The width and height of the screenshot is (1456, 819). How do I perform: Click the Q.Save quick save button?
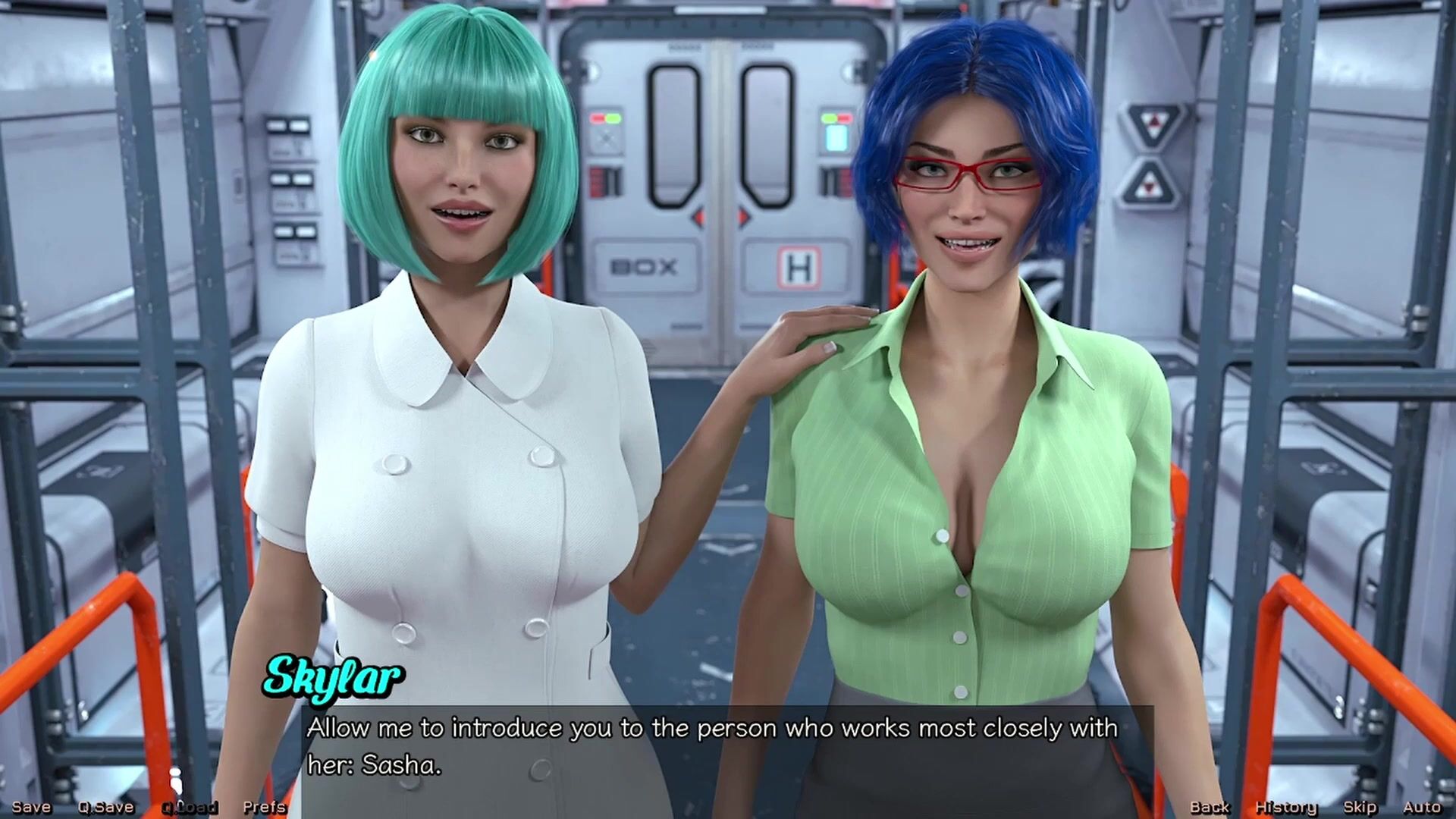point(105,808)
